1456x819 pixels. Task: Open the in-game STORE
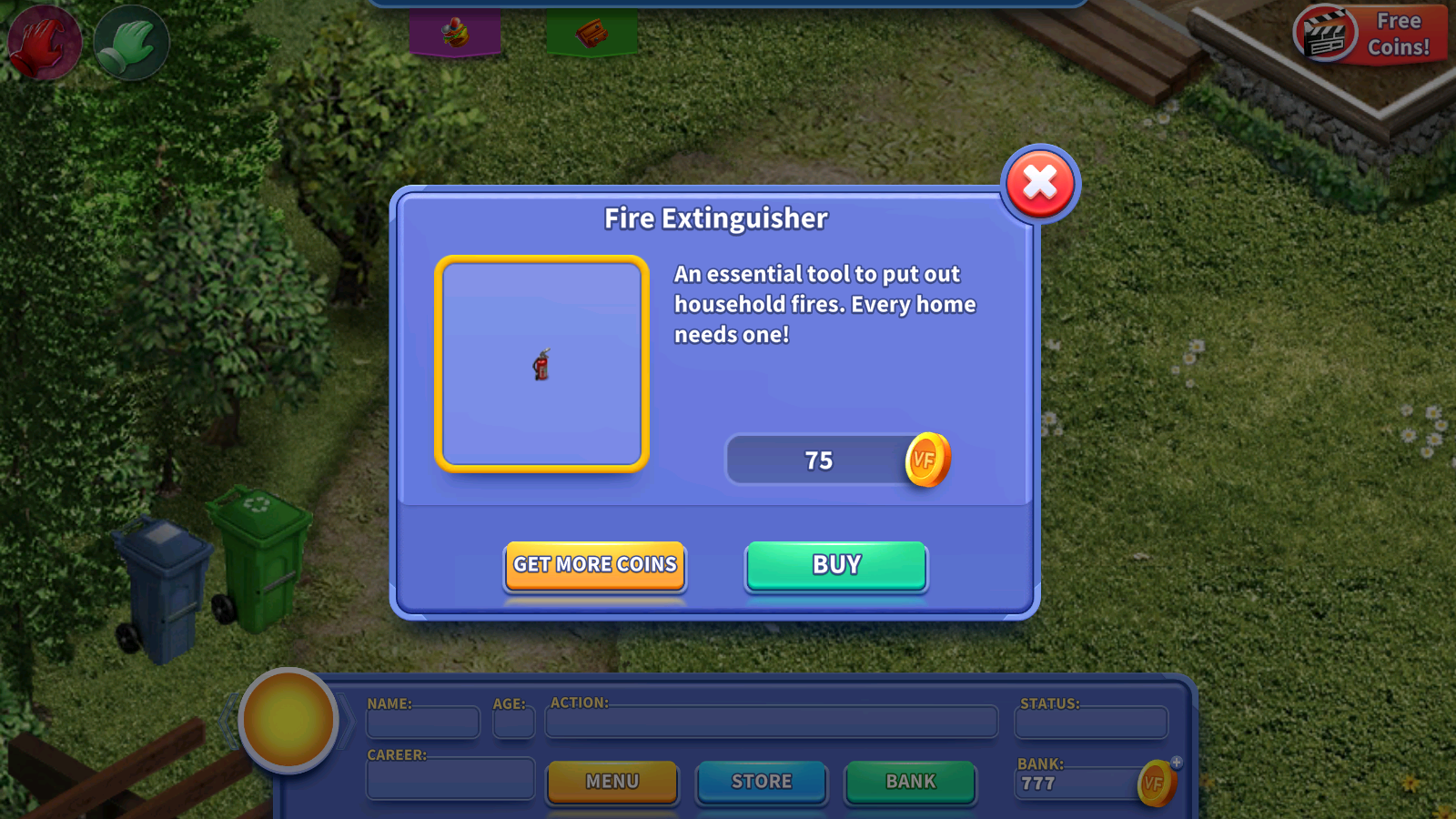762,782
